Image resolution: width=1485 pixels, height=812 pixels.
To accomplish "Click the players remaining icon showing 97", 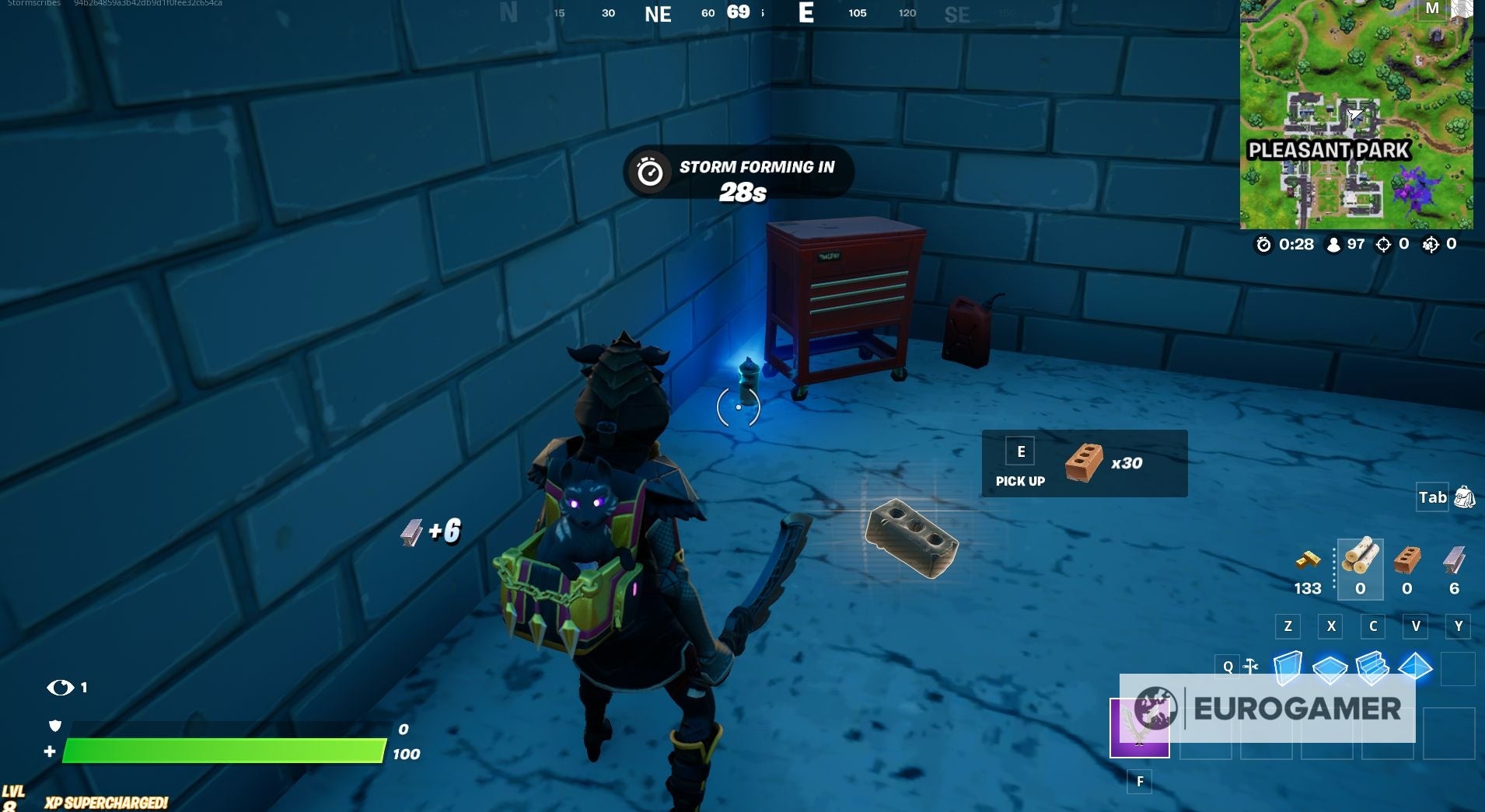I will coord(1334,243).
